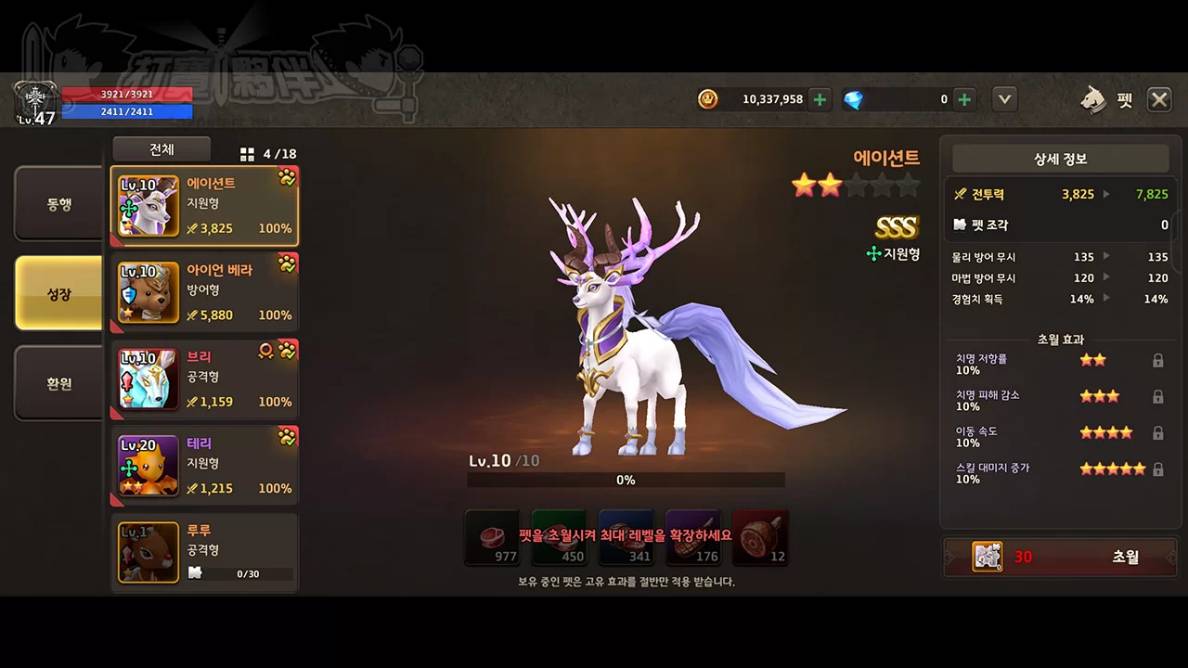The width and height of the screenshot is (1188, 668).
Task: Switch to the 동행 tab
Action: [58, 204]
